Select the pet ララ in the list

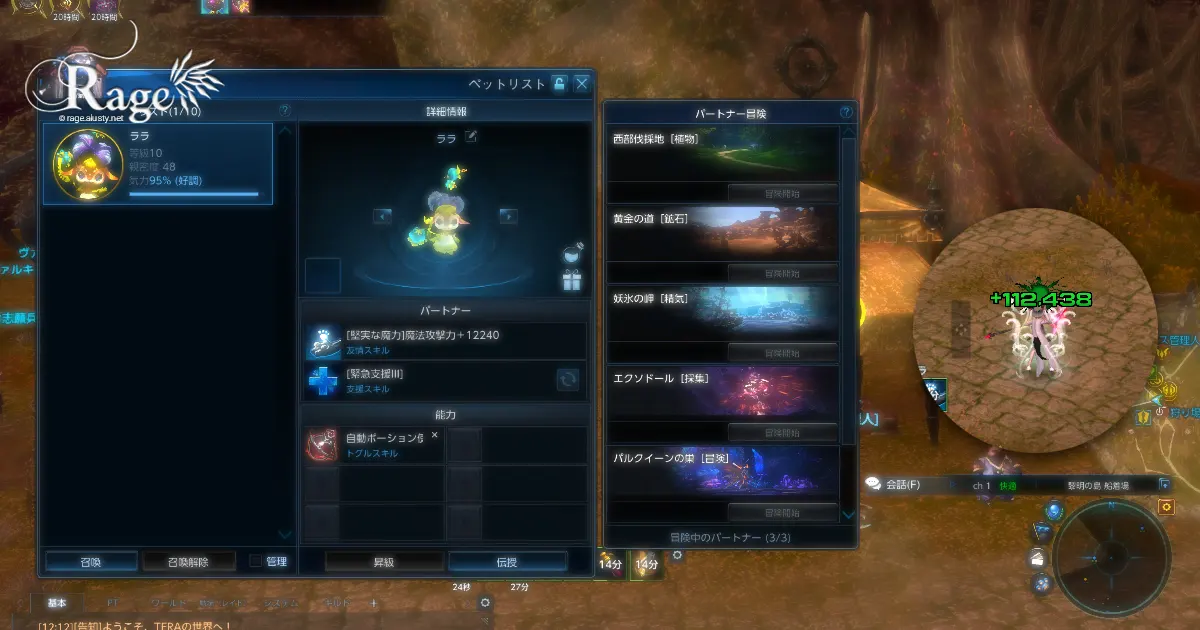(158, 164)
